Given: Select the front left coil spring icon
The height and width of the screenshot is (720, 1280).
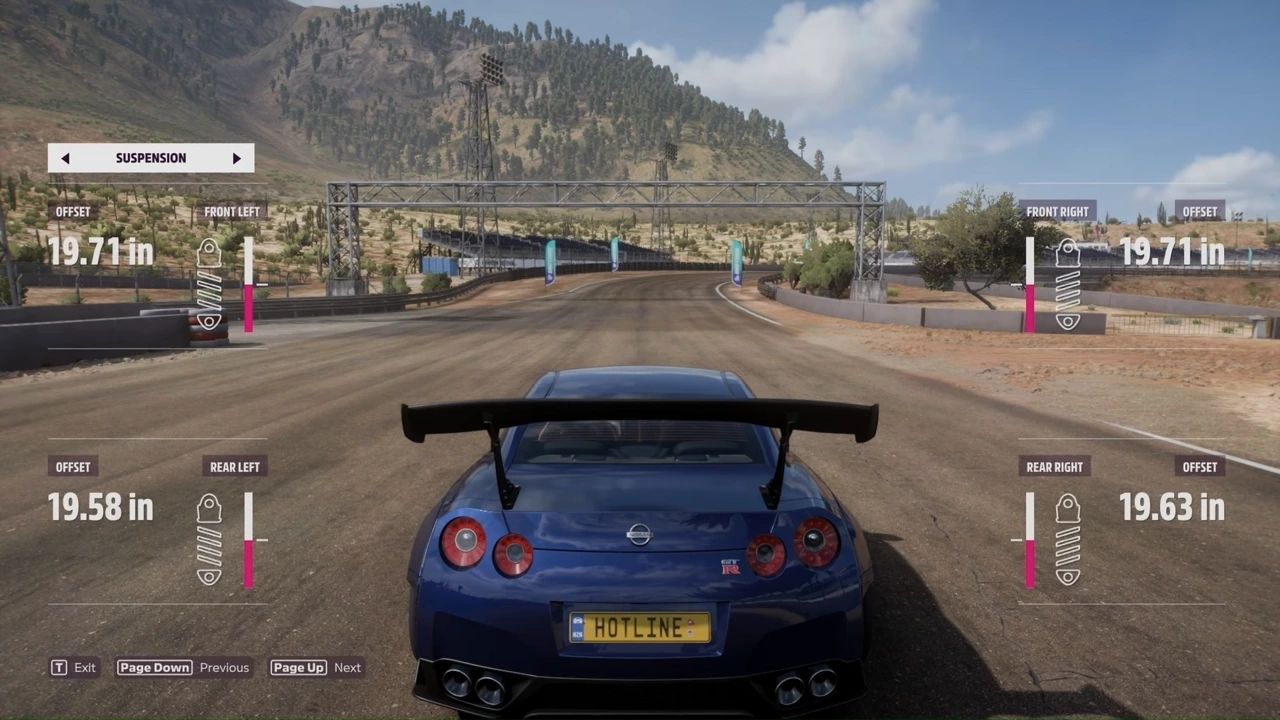Looking at the screenshot, I should [x=208, y=291].
